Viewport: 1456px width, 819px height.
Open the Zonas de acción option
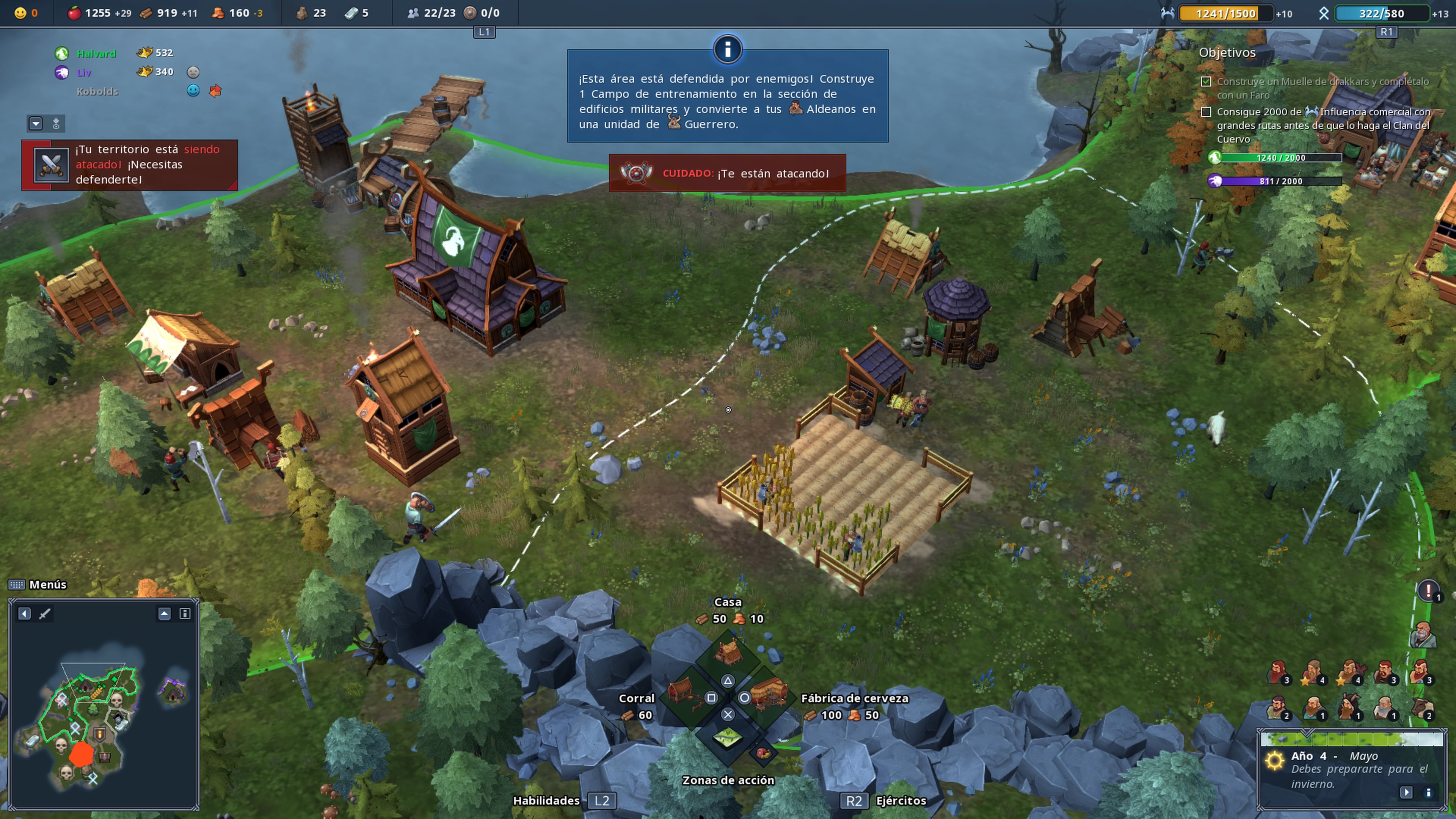[728, 737]
